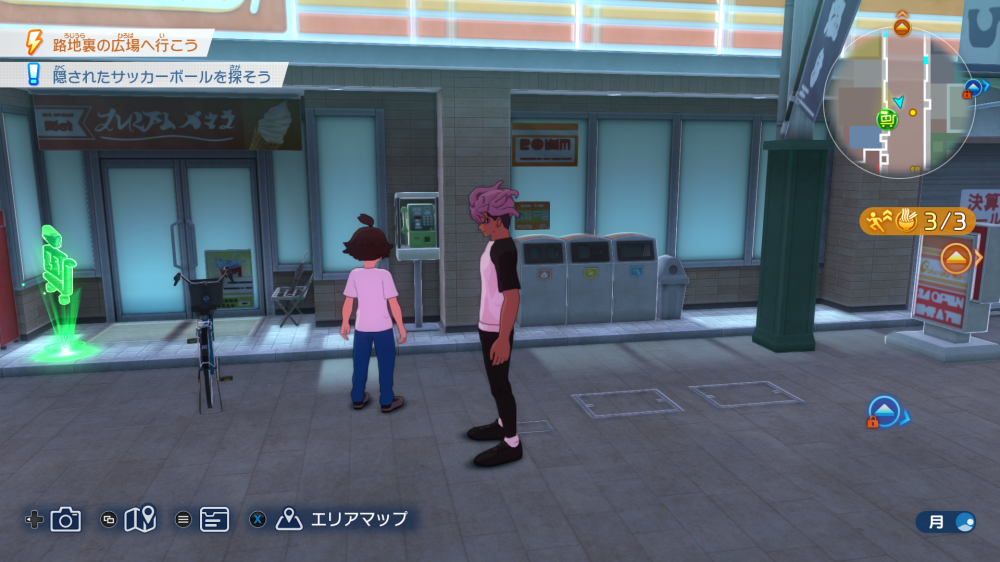
Task: Select the orange waypoint marker below the counter
Action: [956, 259]
